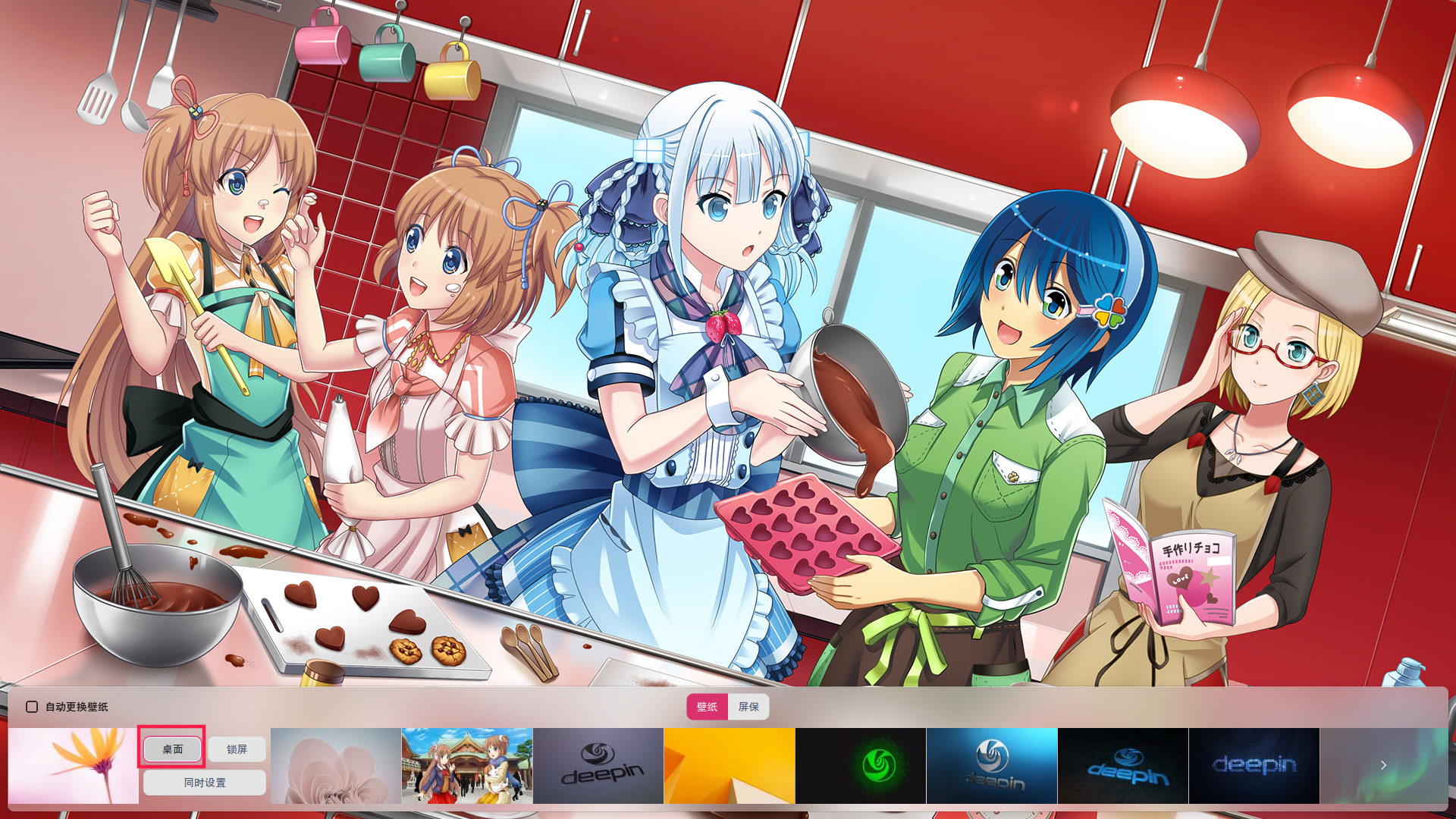Screen dimensions: 1456x819
Task: Switch back to the 壁纸 tab
Action: coord(707,707)
